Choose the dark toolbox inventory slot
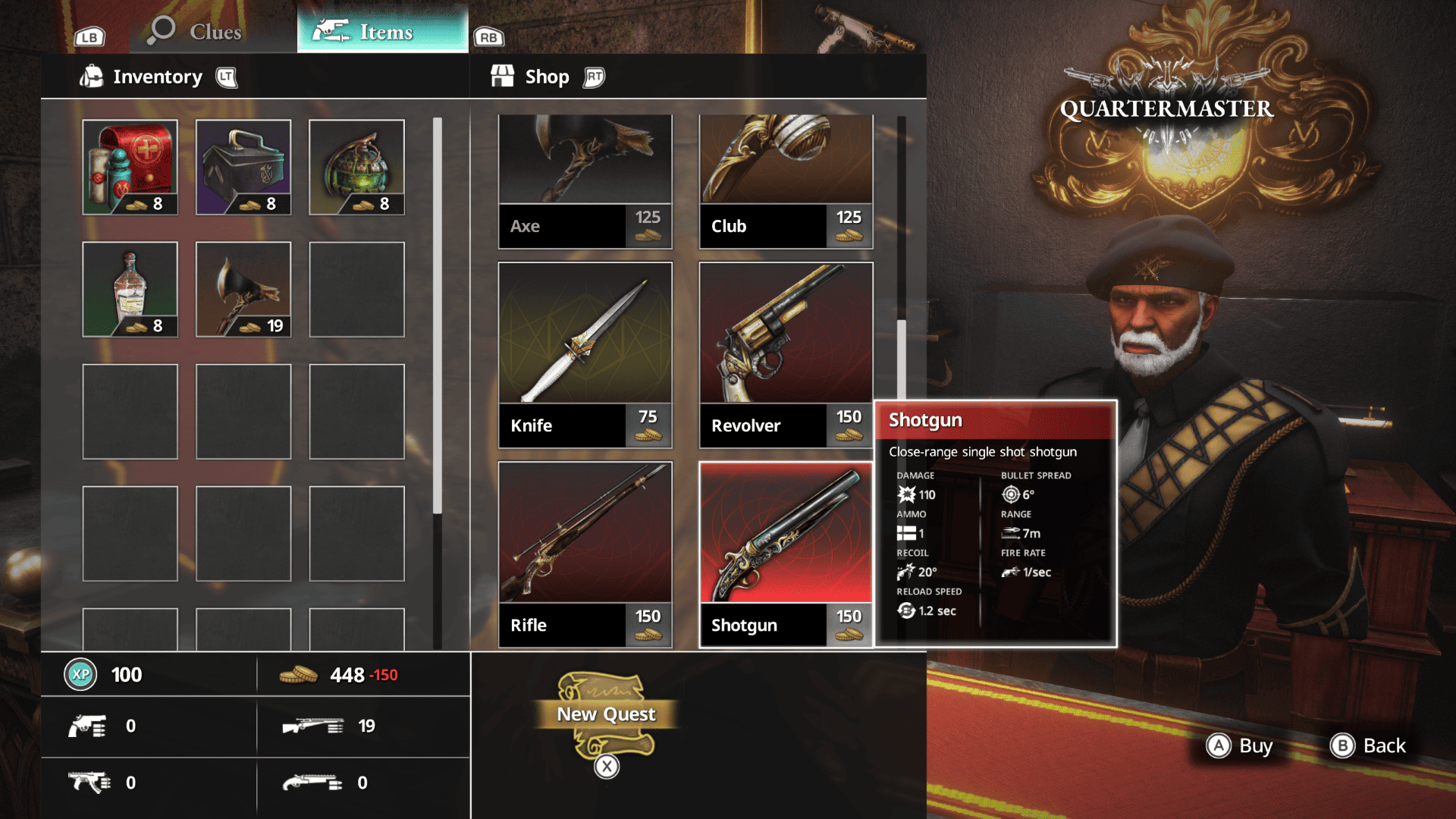The height and width of the screenshot is (819, 1456). pos(243,167)
